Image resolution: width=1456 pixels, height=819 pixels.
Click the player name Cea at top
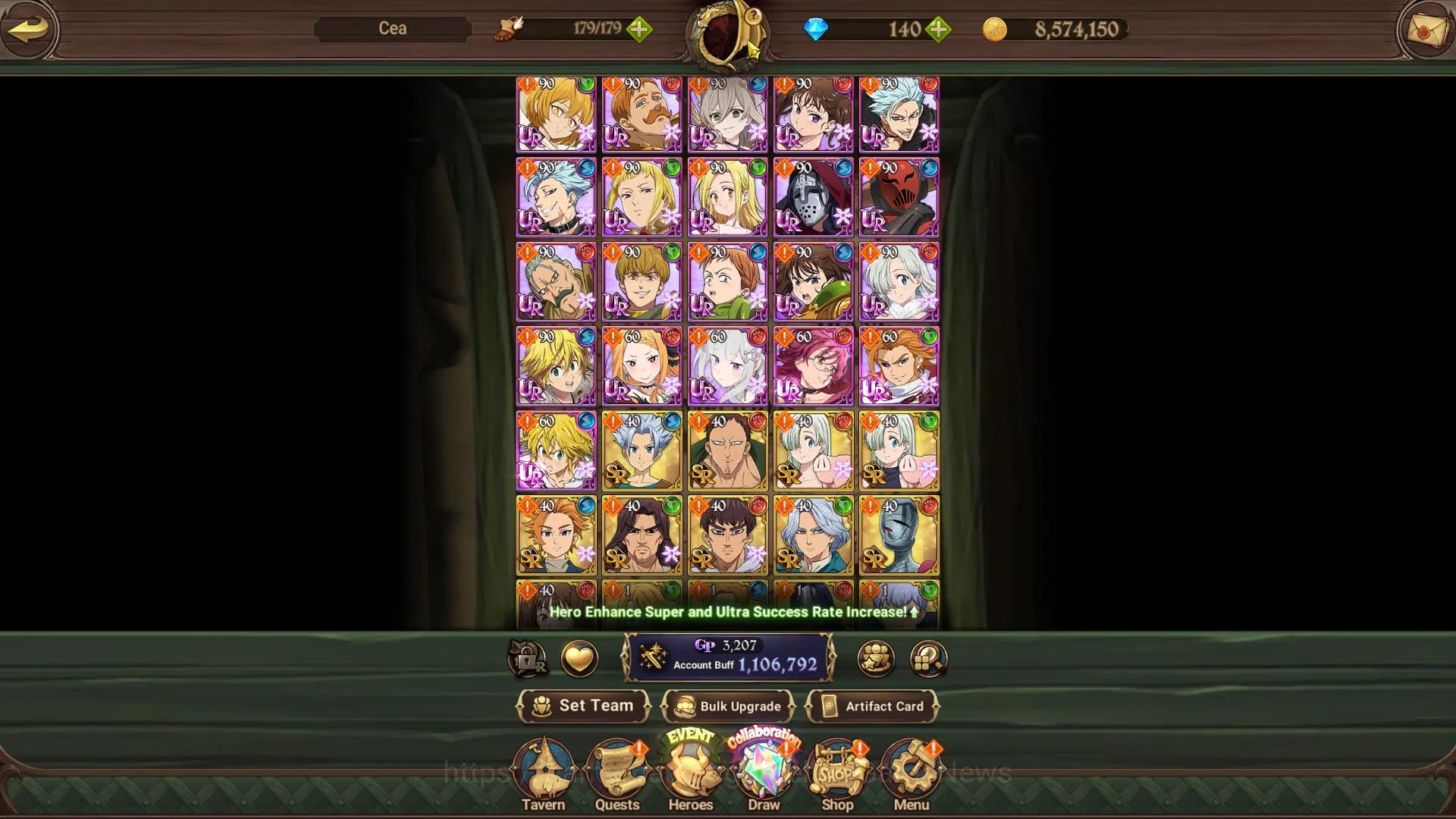(x=394, y=28)
